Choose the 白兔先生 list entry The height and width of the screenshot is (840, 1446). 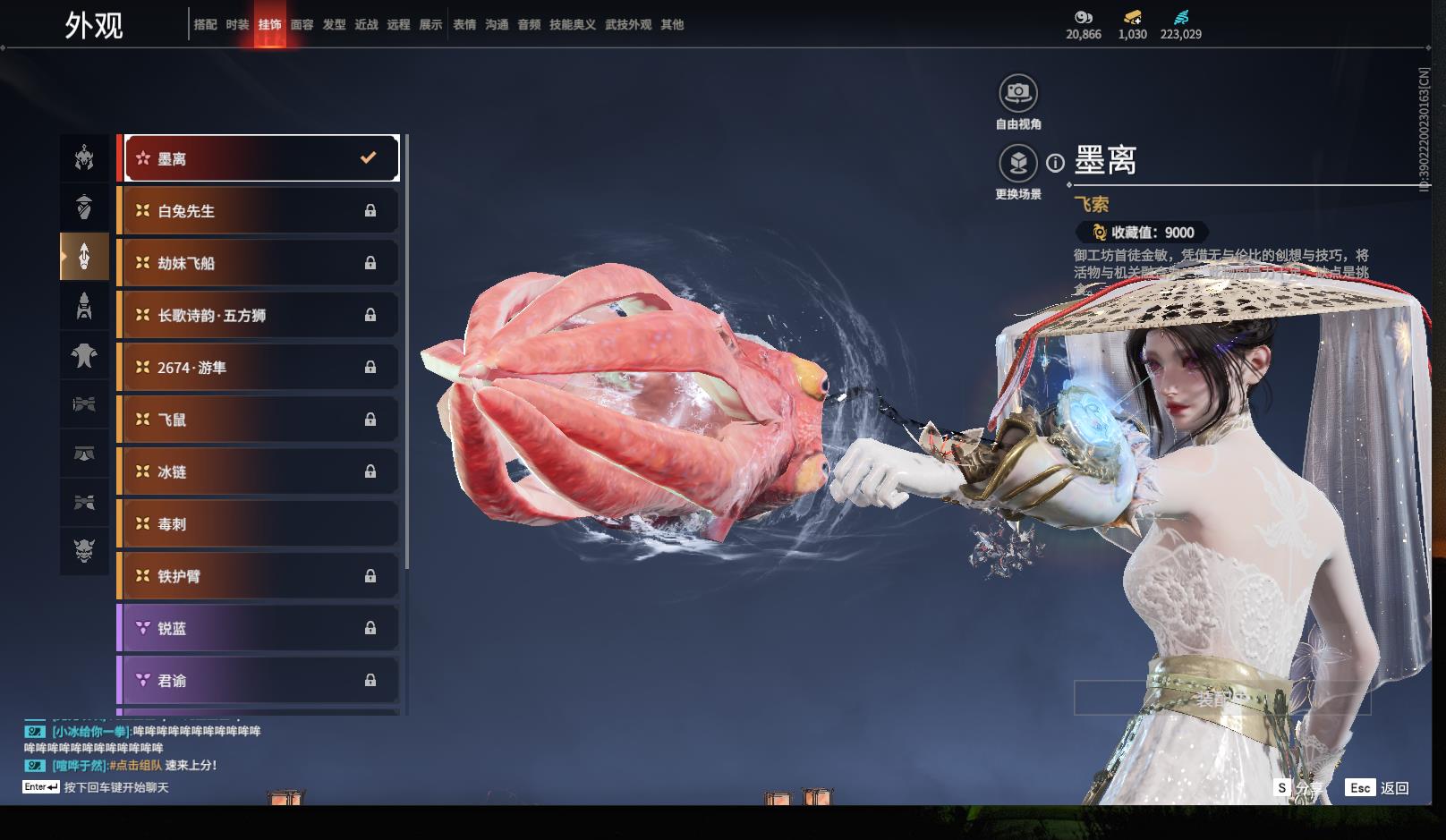pos(259,211)
